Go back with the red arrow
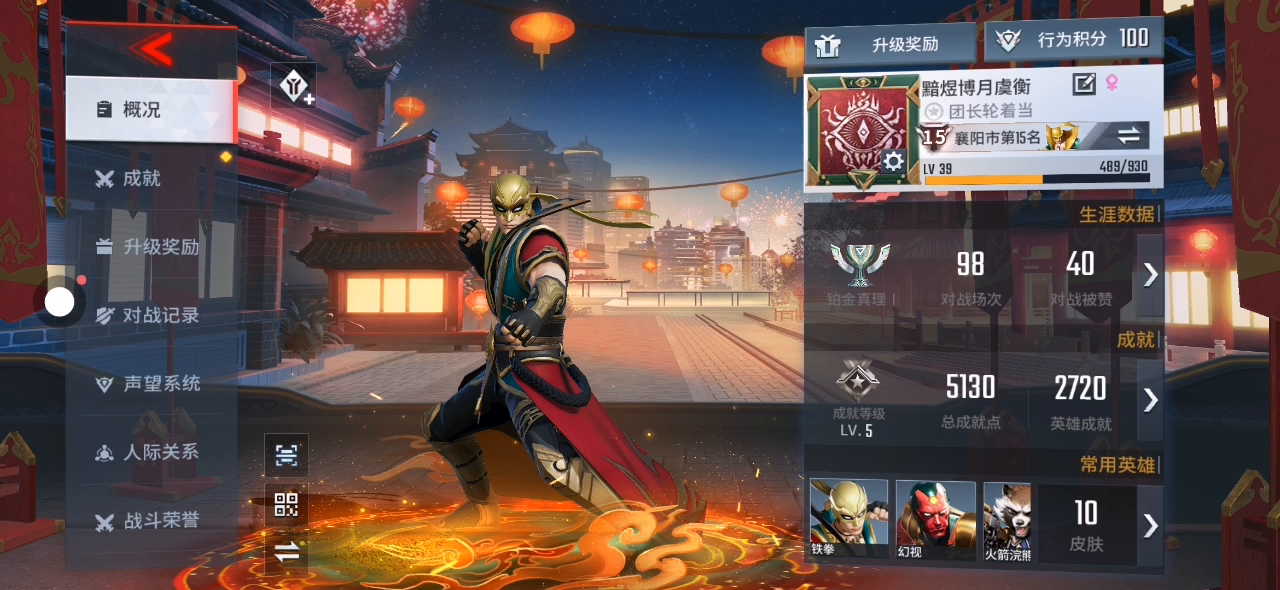1280x590 pixels. (x=151, y=47)
